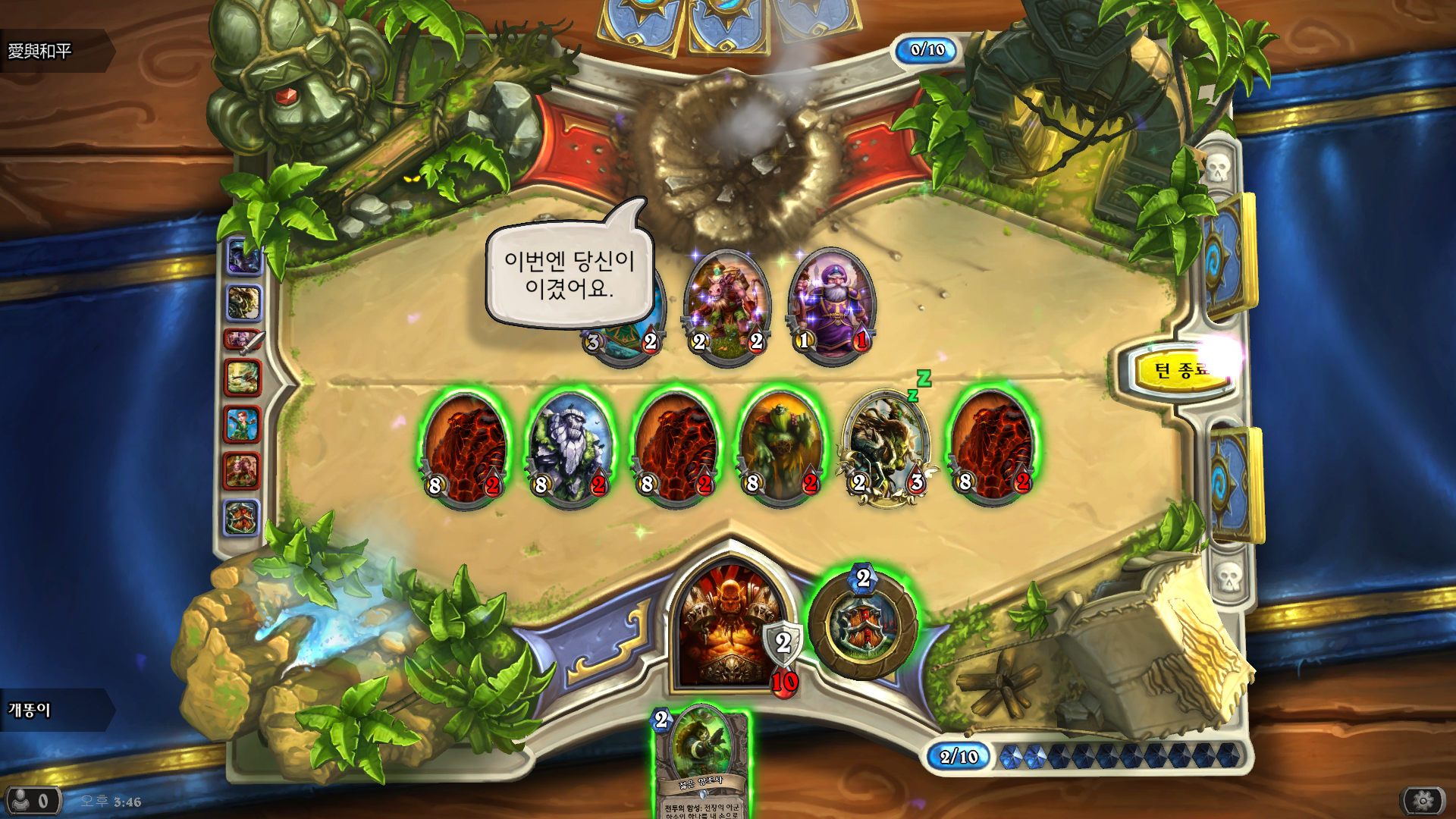
Task: Click the troll minion tile in play history
Action: 243,301
